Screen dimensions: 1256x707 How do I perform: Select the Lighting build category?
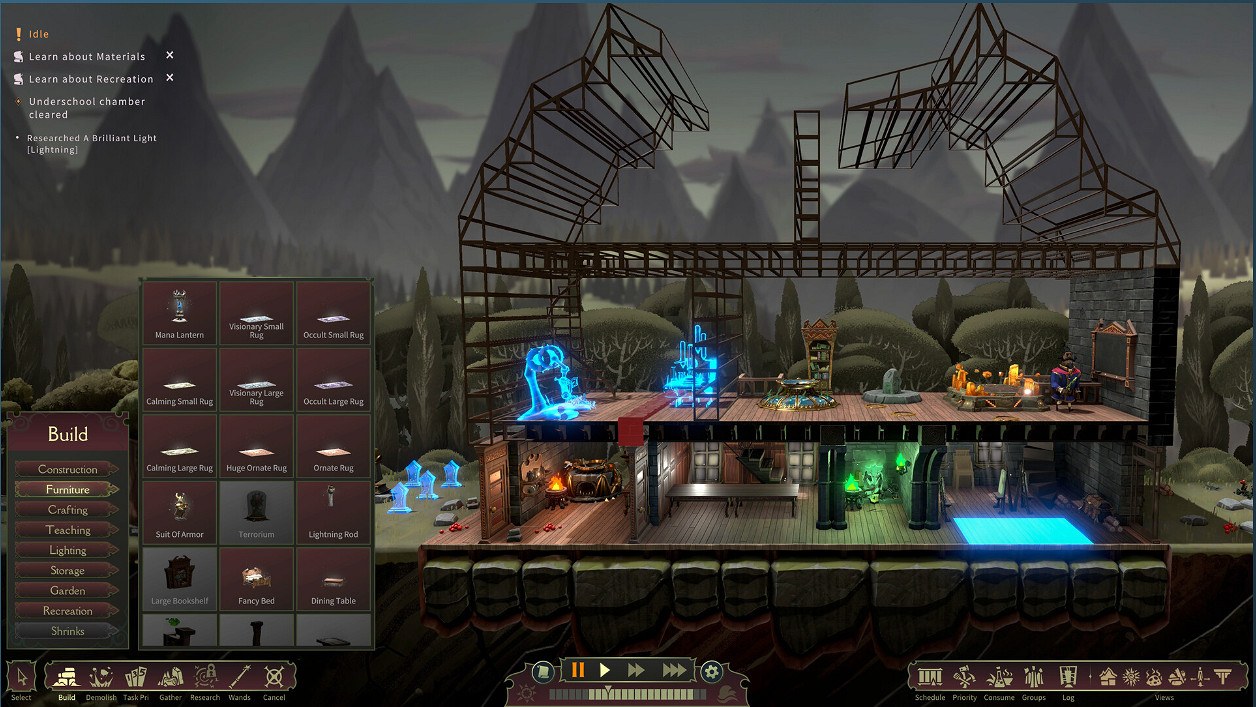point(67,550)
